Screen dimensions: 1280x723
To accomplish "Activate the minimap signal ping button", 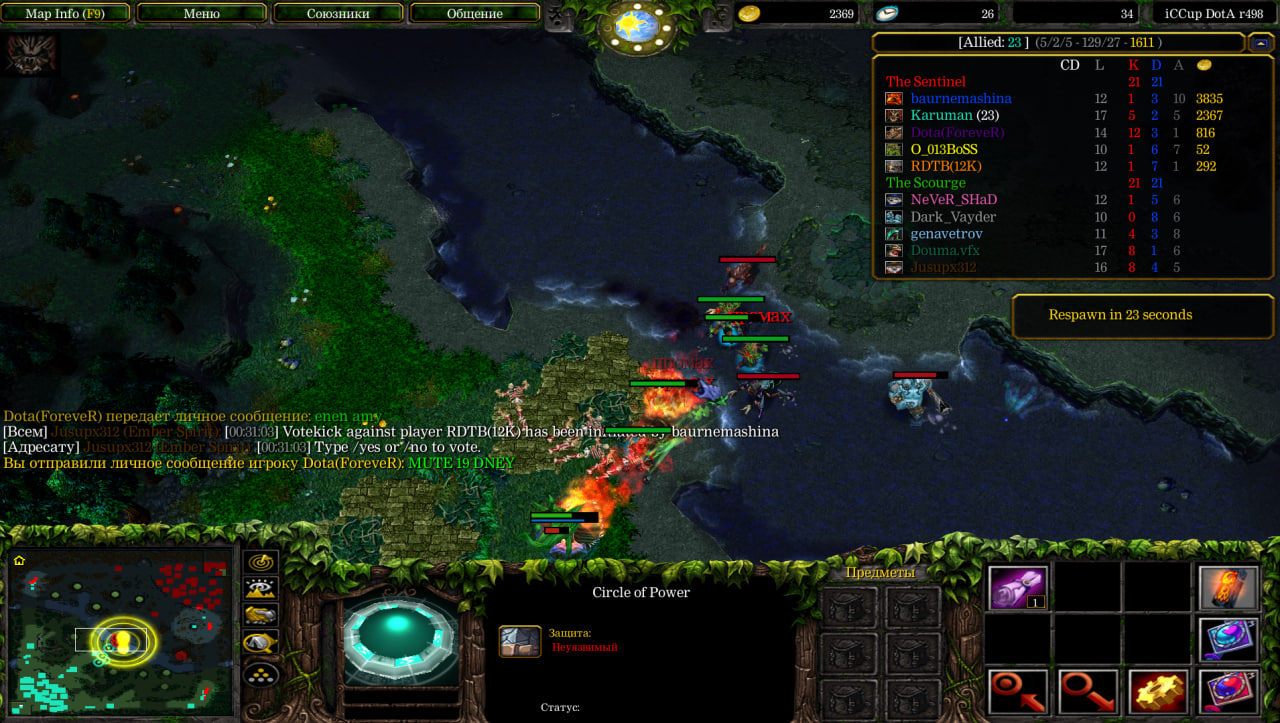I will [261, 562].
